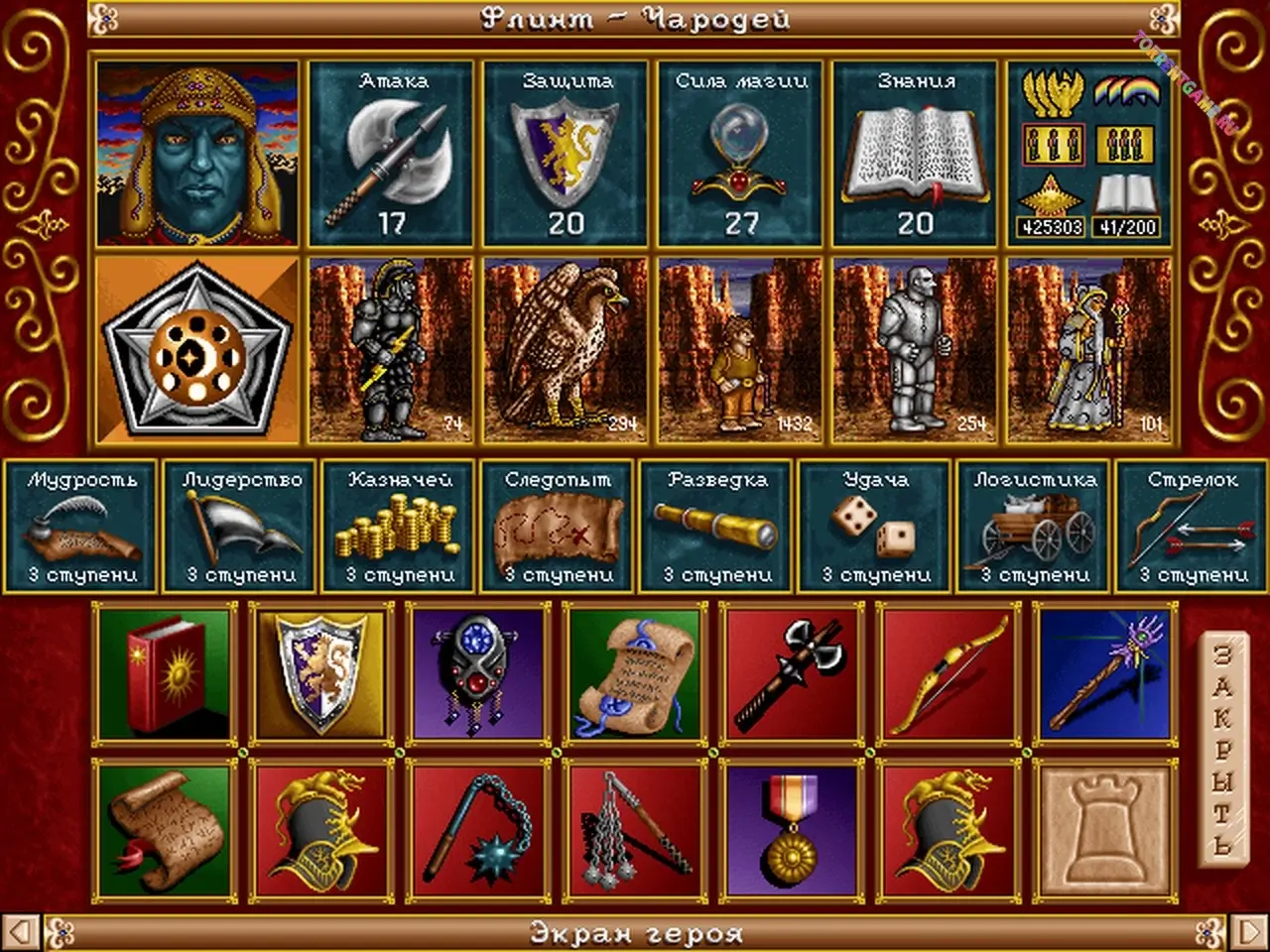
Task: Select the lion shield artifact slot
Action: 322,672
